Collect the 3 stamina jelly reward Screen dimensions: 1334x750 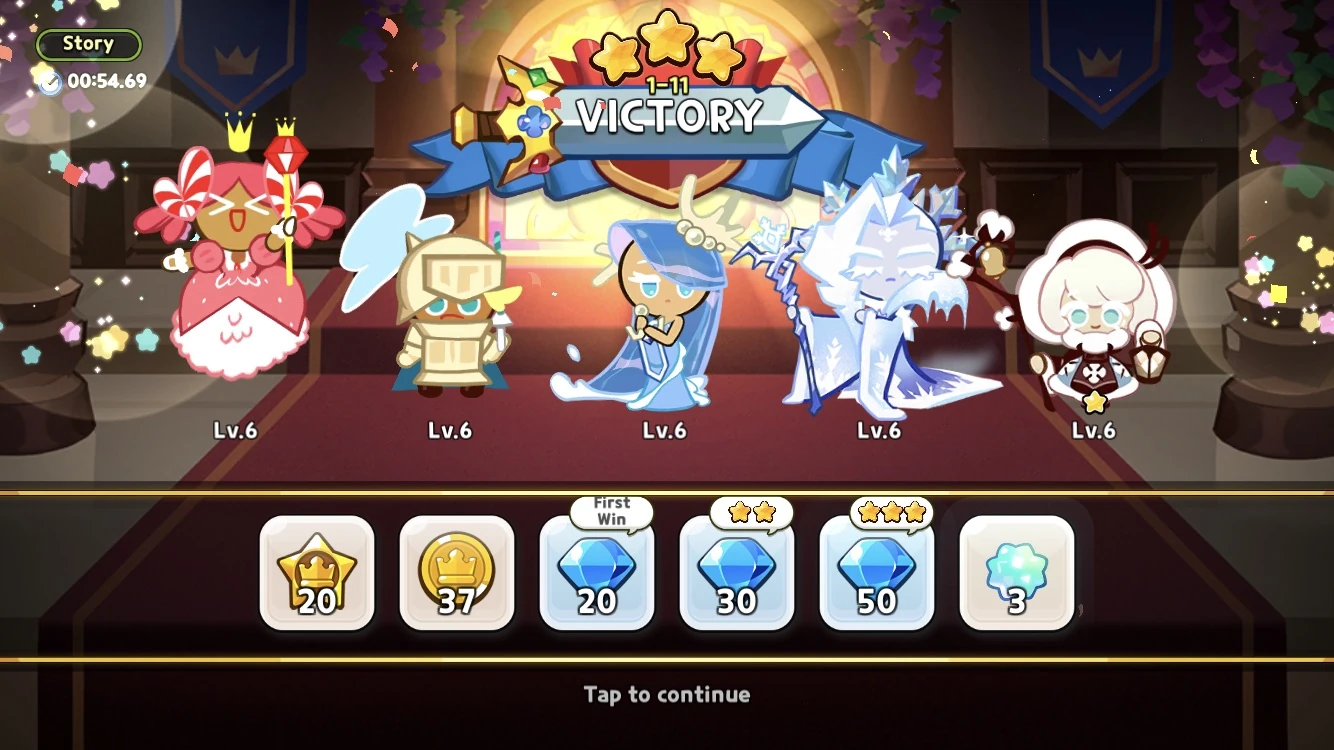click(1016, 573)
